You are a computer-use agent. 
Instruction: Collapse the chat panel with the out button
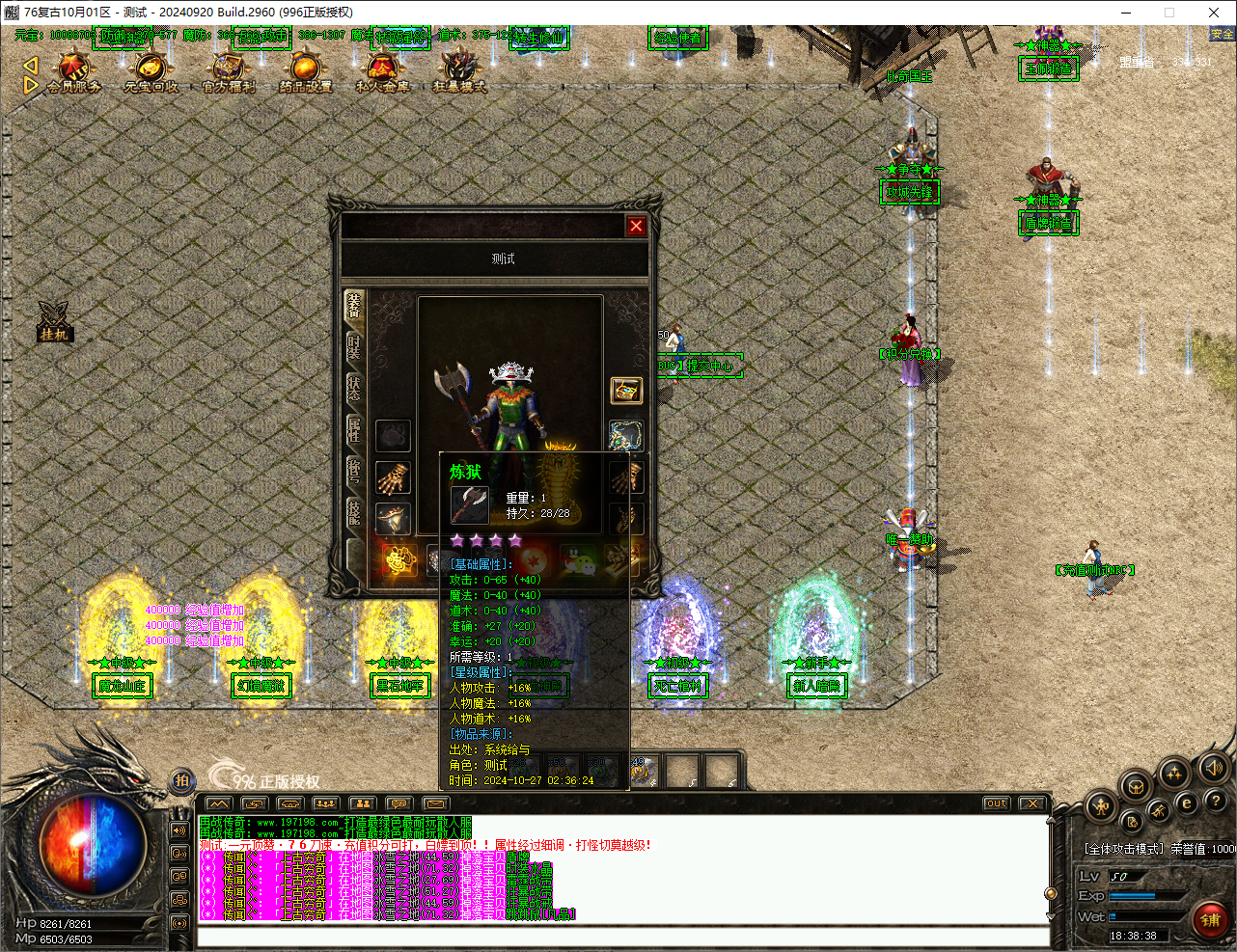pos(995,802)
